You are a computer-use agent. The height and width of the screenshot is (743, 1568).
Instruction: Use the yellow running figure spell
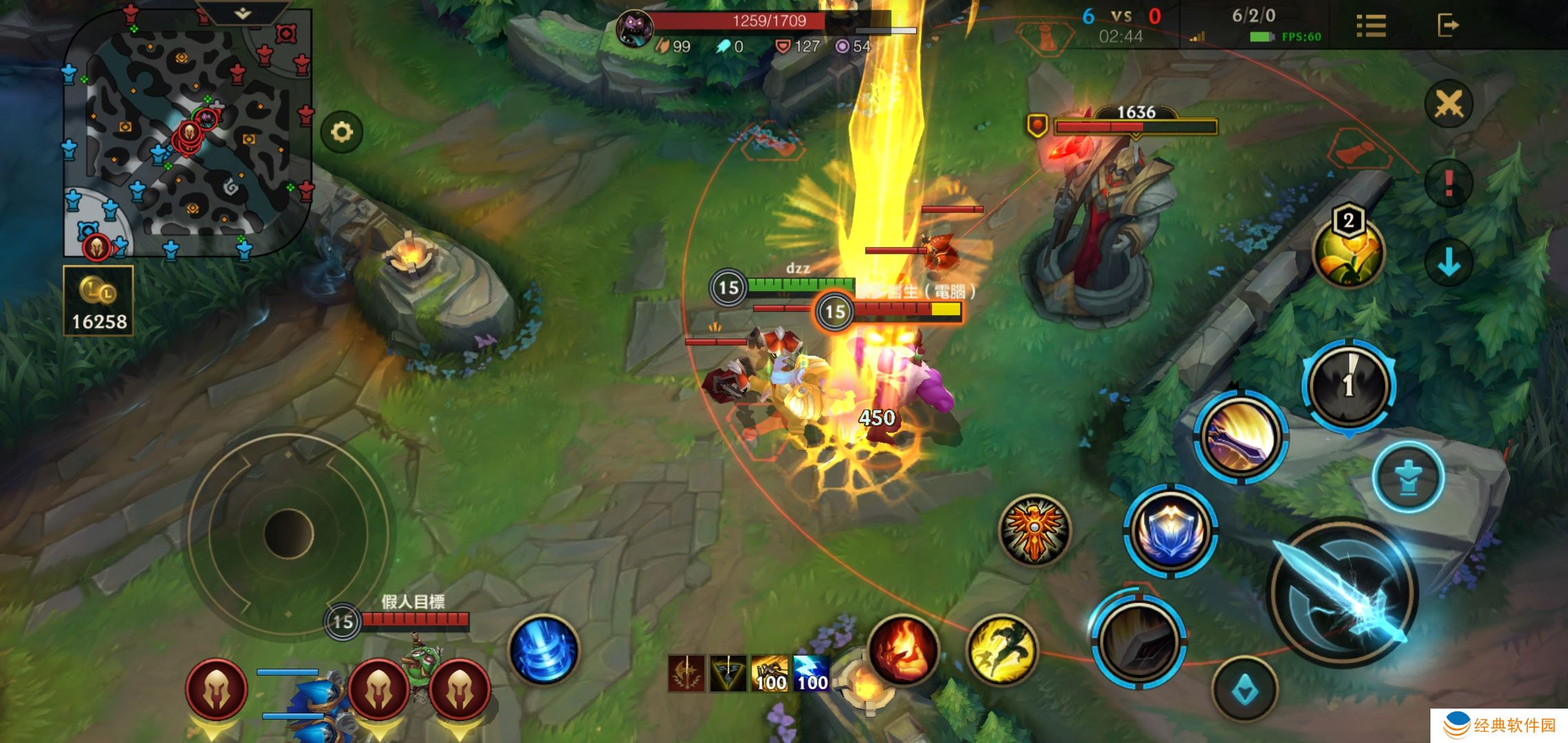pyautogui.click(x=1001, y=649)
